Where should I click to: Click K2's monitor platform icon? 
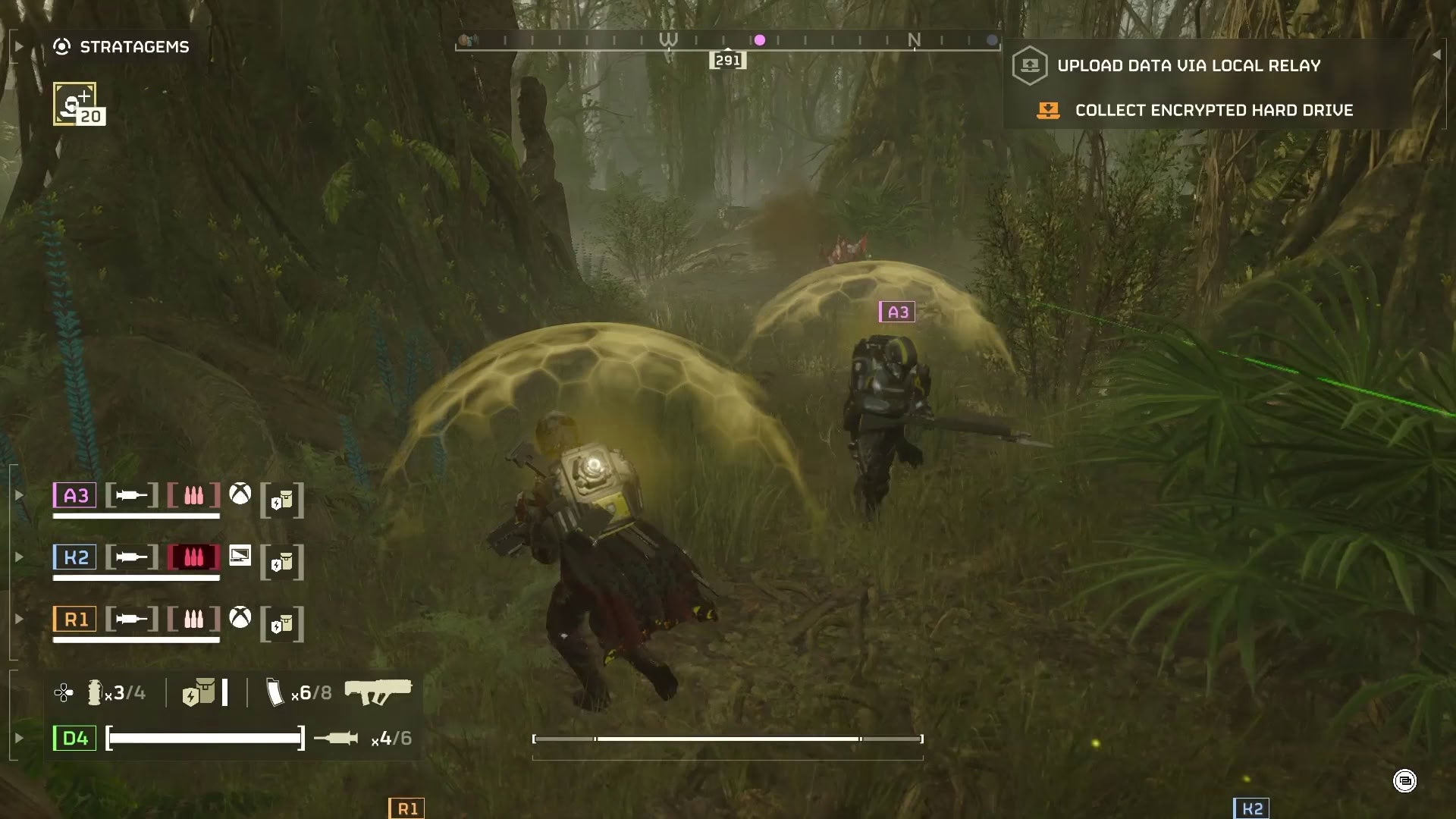pyautogui.click(x=240, y=556)
